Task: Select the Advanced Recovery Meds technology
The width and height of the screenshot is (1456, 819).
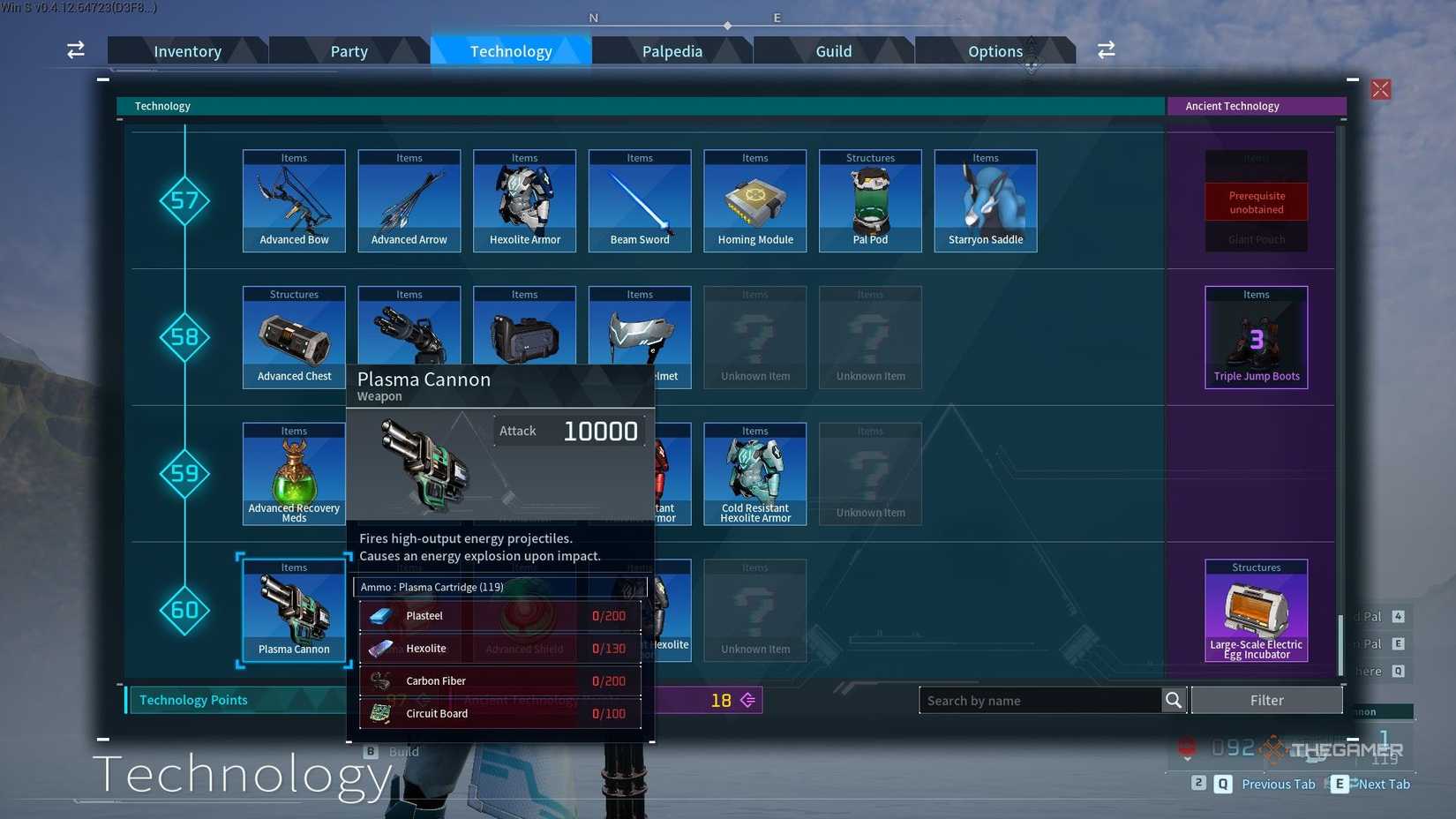Action: tap(293, 474)
